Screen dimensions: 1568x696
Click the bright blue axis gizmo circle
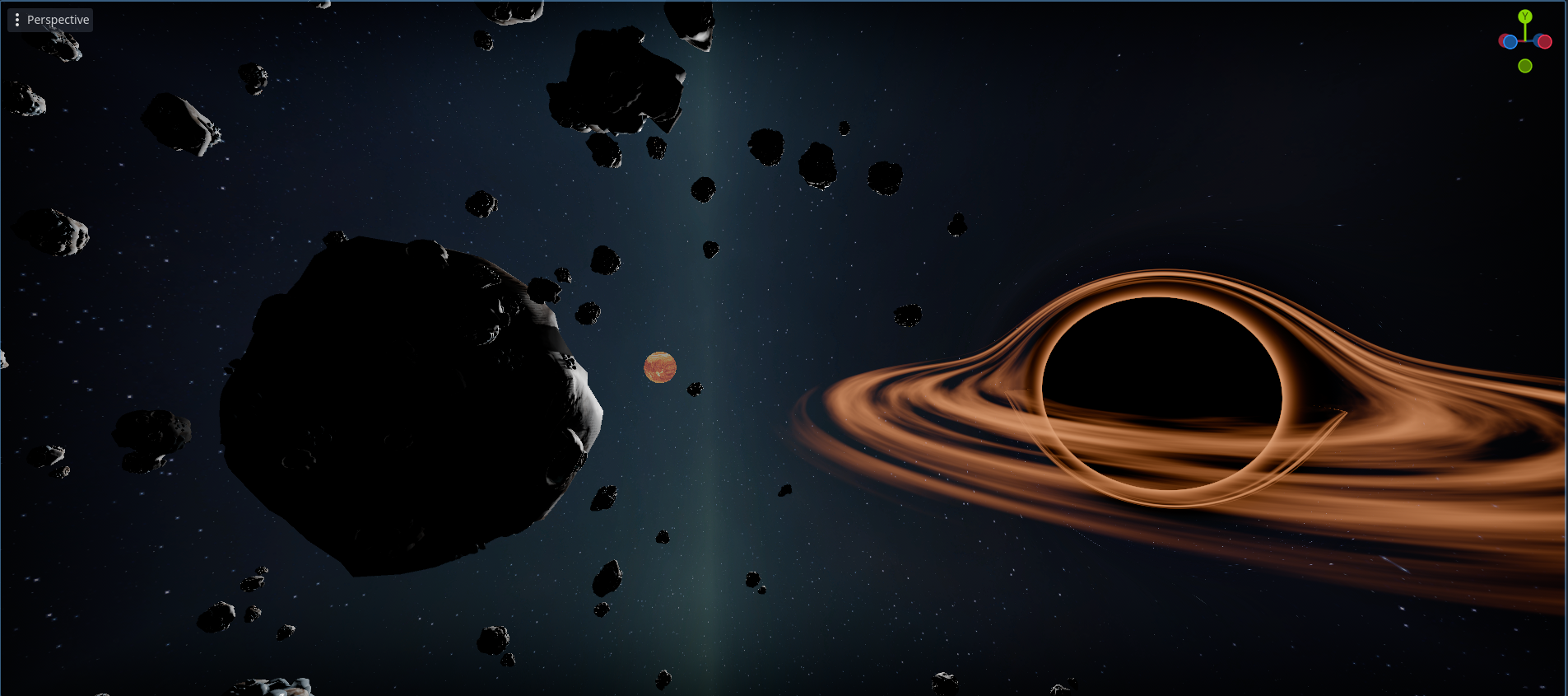(1510, 42)
